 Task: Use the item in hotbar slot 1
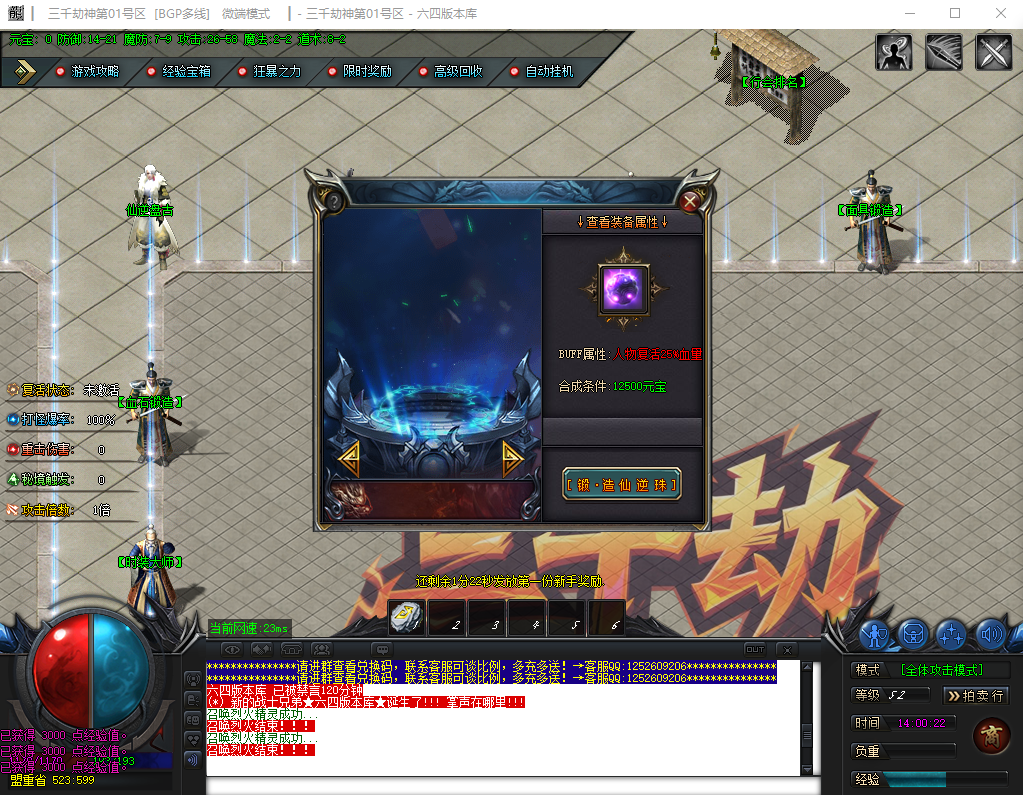407,619
